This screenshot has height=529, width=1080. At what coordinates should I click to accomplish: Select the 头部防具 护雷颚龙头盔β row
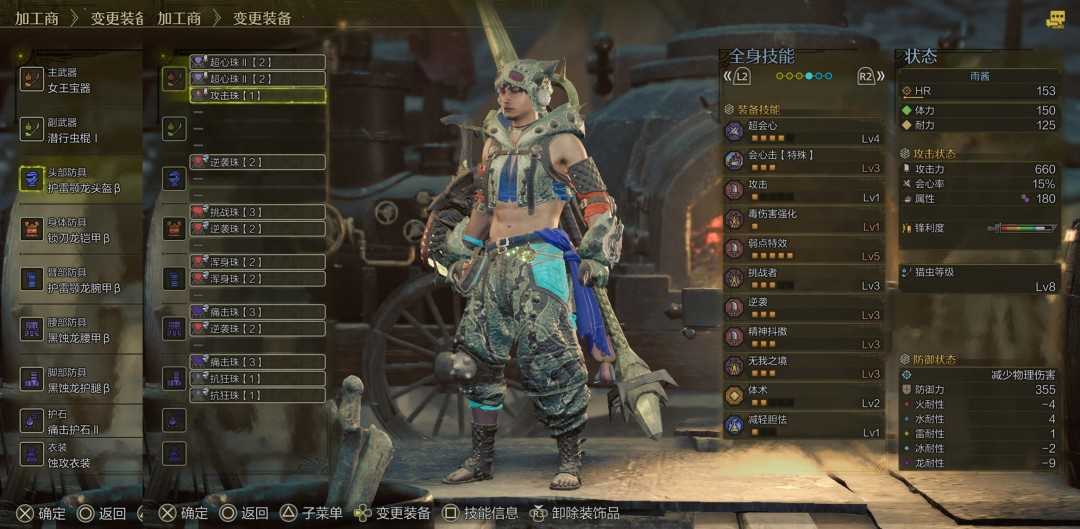pos(80,180)
